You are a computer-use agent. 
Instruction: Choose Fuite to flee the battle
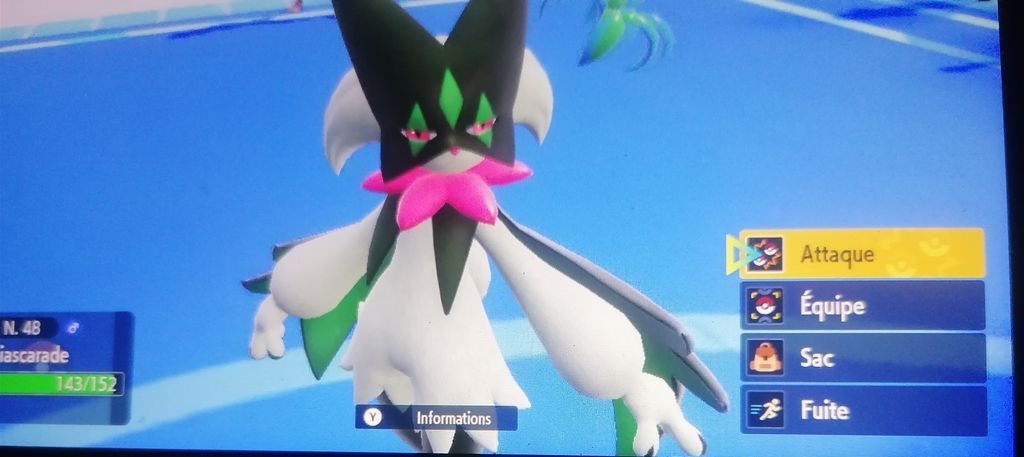click(x=862, y=410)
